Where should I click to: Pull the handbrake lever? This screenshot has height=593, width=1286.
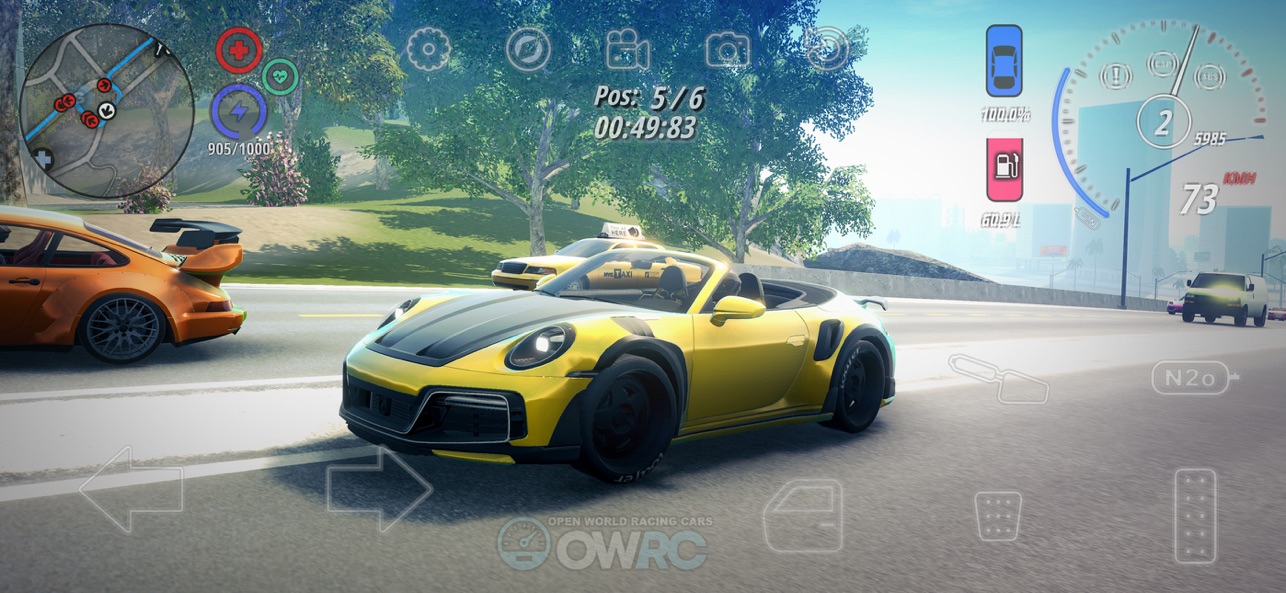tap(998, 379)
